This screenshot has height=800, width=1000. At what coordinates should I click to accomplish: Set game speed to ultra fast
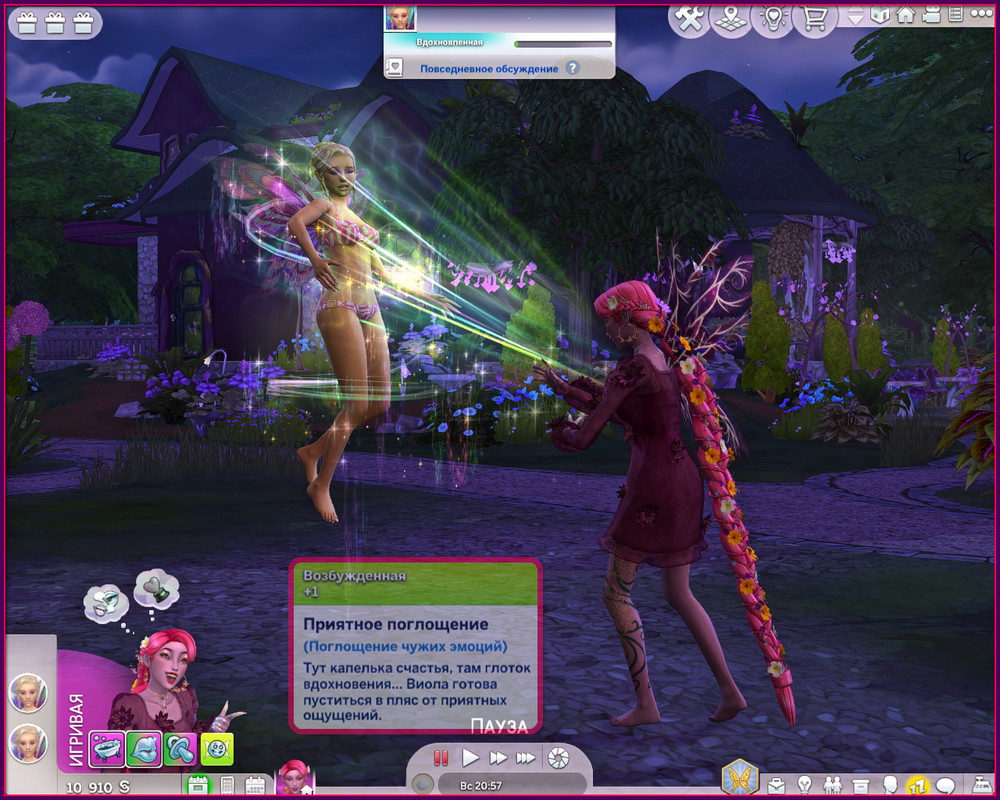[x=525, y=758]
